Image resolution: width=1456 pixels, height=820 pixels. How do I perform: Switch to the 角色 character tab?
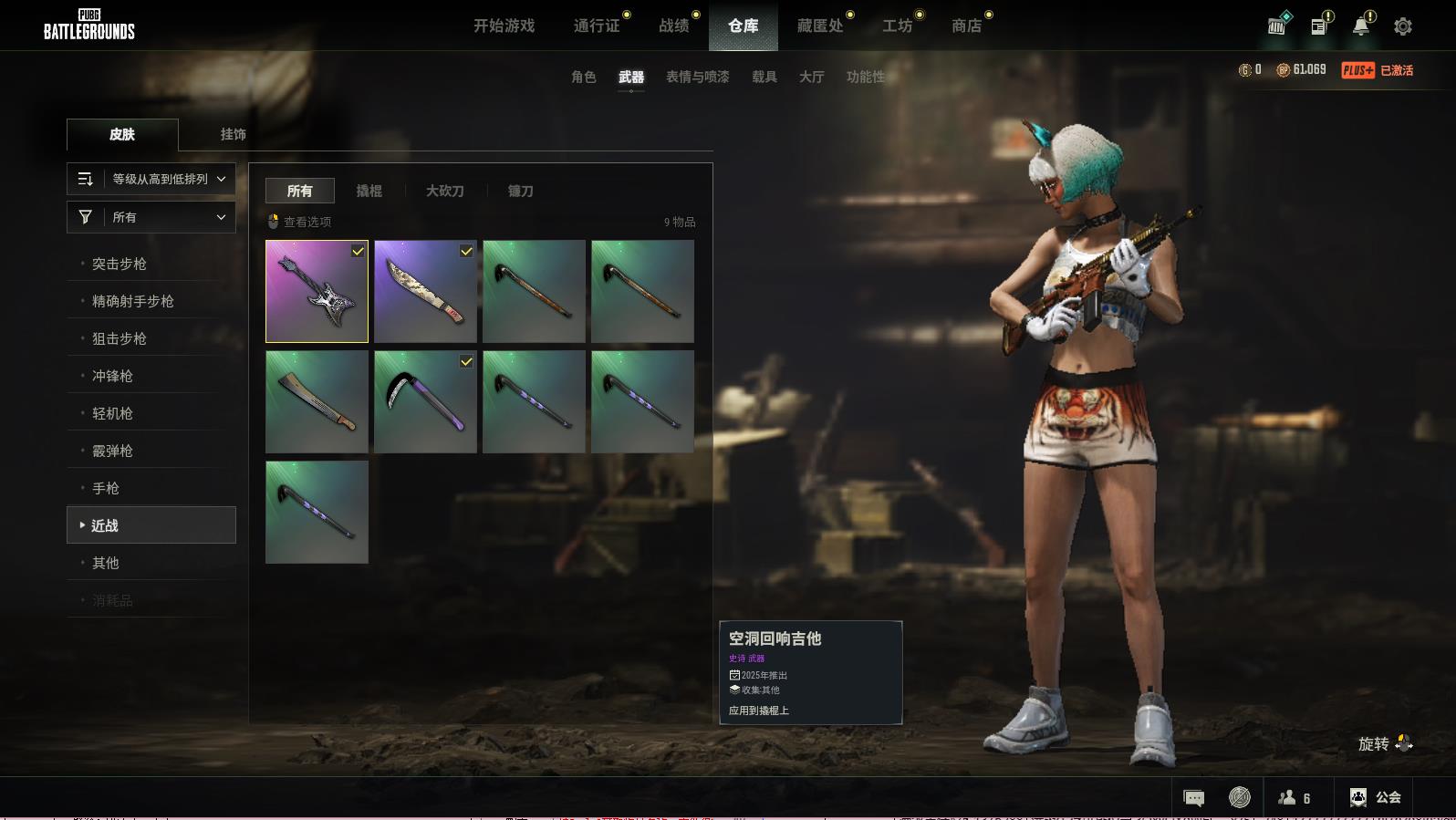(x=583, y=77)
